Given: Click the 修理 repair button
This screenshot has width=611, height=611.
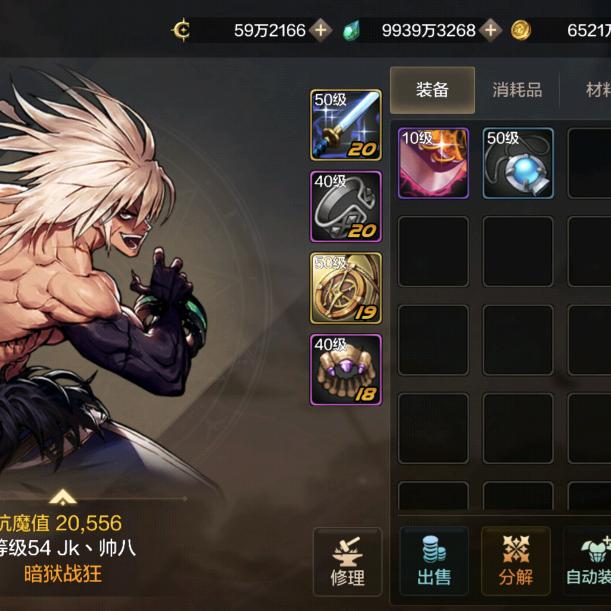Looking at the screenshot, I should 347,561.
